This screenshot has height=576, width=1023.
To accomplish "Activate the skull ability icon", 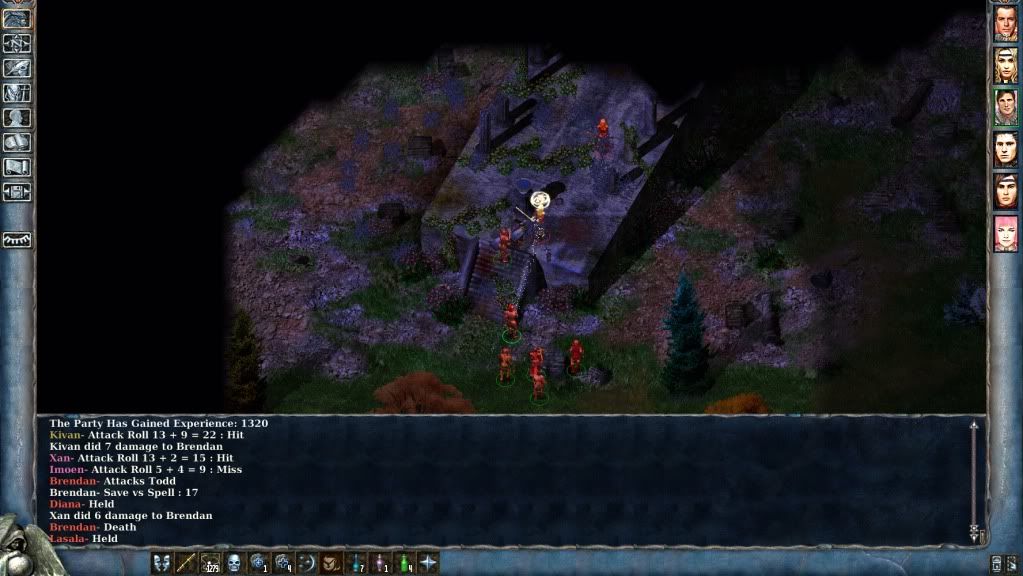I will point(234,563).
